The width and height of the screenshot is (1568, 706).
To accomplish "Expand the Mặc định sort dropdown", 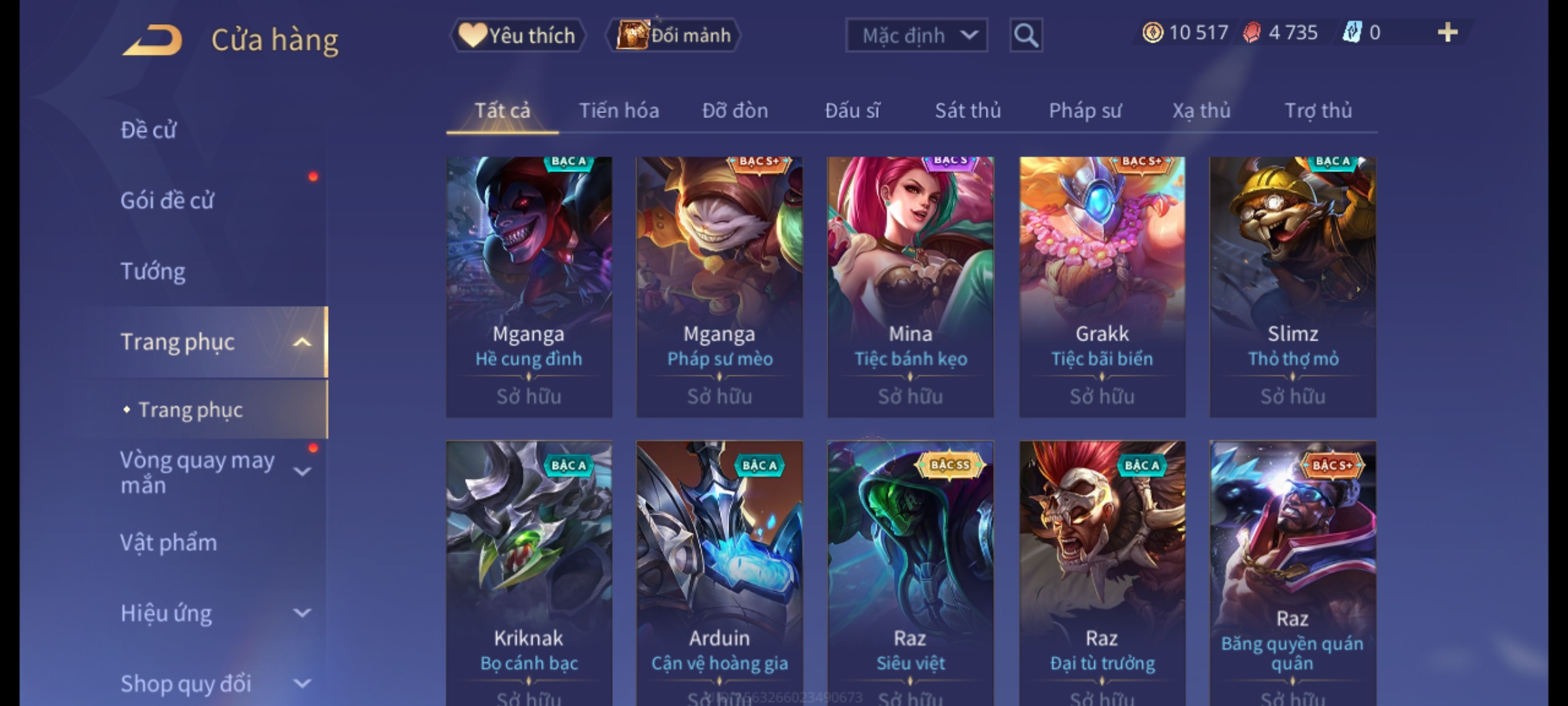I will 916,35.
